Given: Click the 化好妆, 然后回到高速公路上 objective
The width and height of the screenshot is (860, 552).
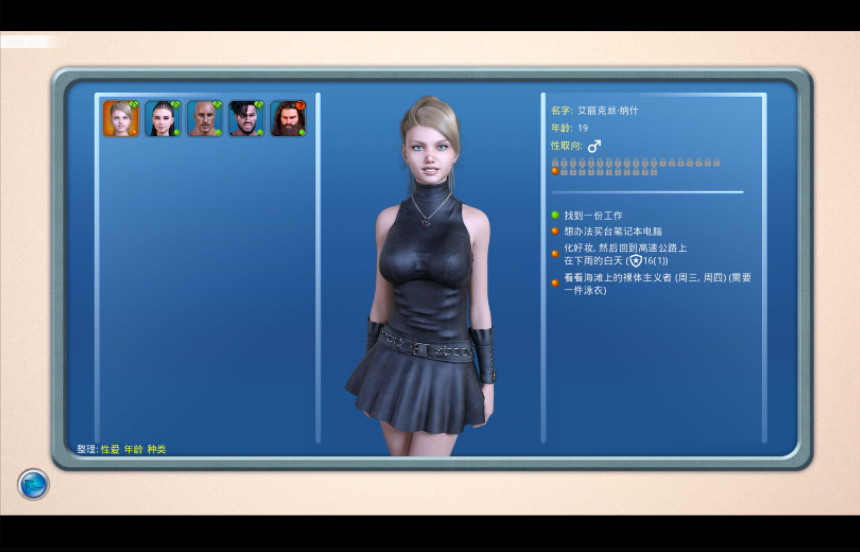Looking at the screenshot, I should click(625, 253).
